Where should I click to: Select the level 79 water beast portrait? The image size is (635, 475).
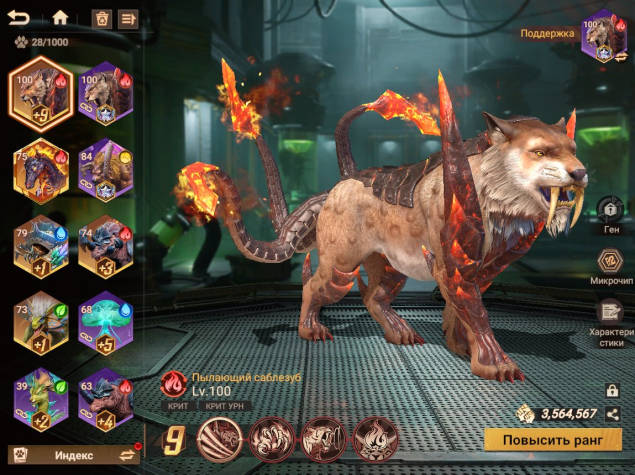[x=41, y=247]
